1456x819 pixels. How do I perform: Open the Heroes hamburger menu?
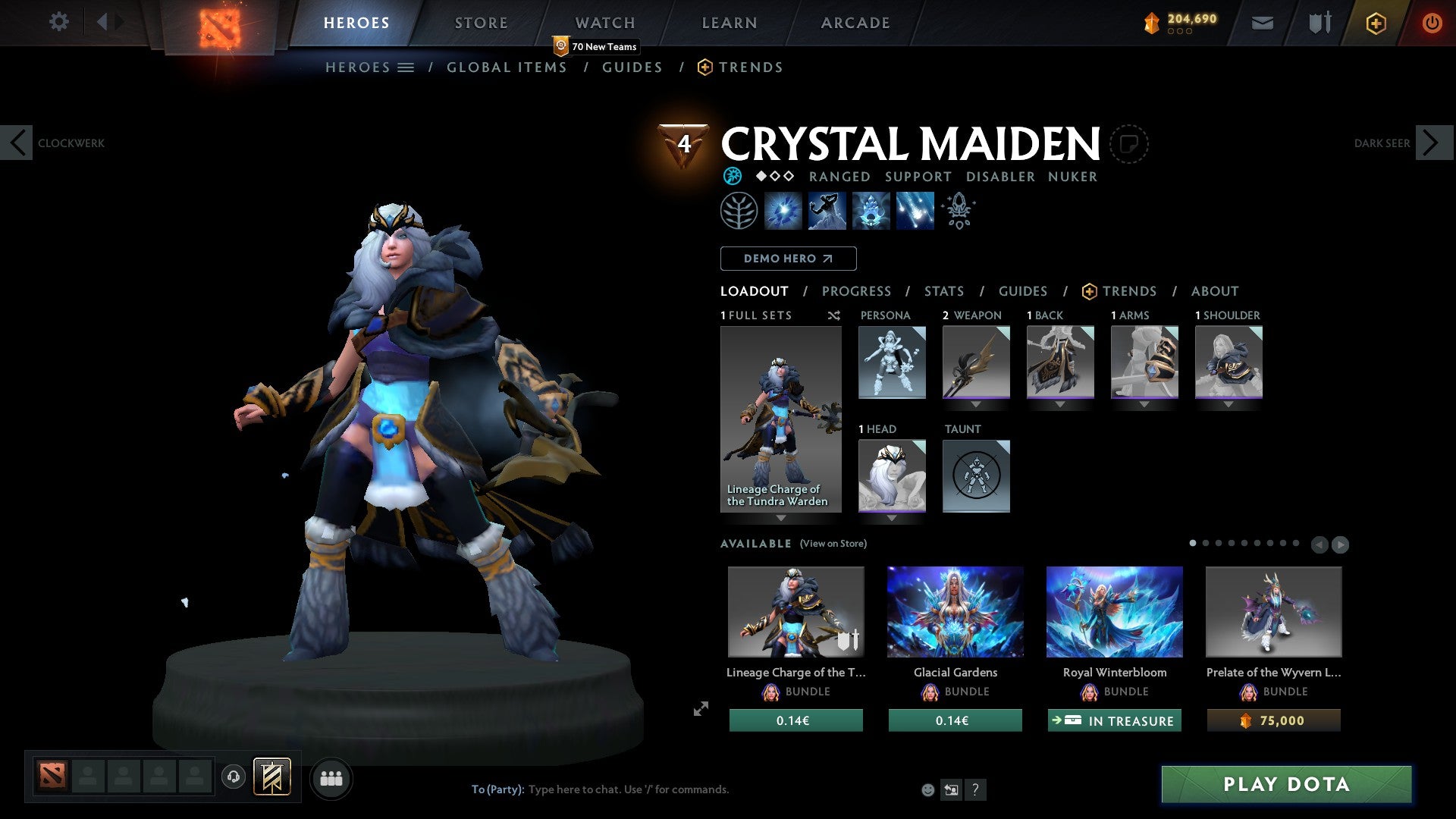pos(406,67)
